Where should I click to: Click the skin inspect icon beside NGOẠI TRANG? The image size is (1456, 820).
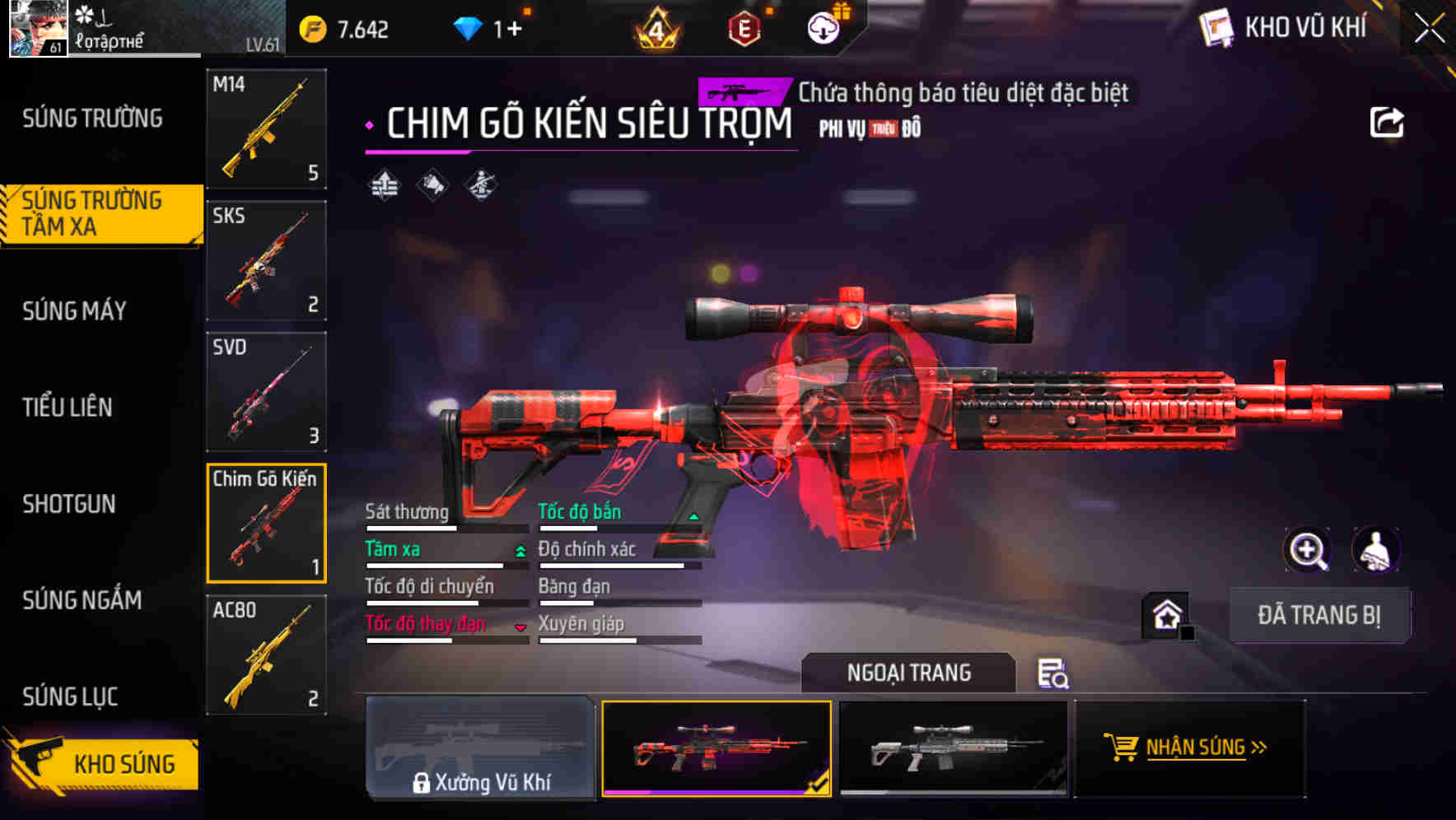click(x=1054, y=674)
